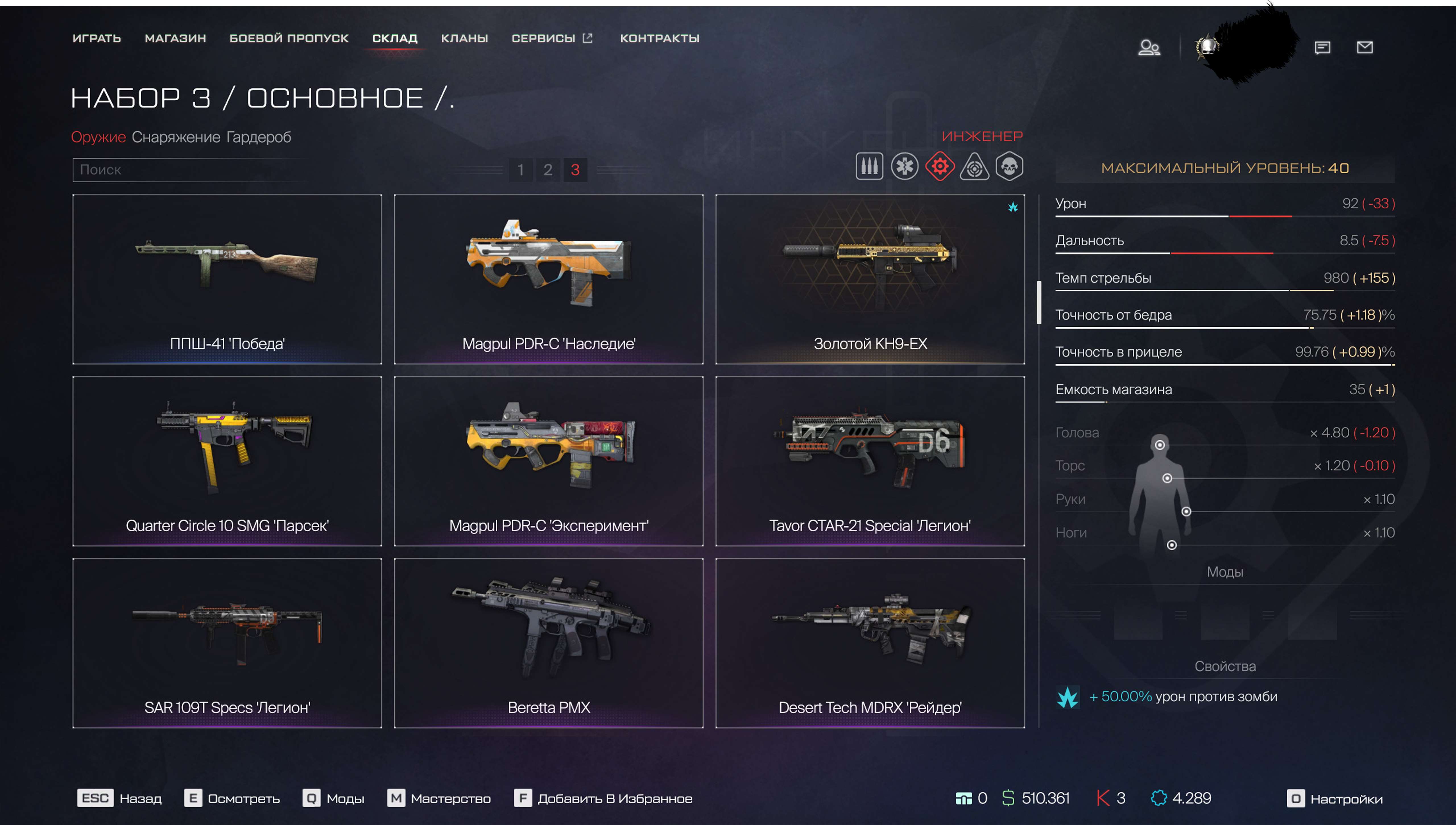
Task: Choose the skull class icon
Action: pos(1010,167)
